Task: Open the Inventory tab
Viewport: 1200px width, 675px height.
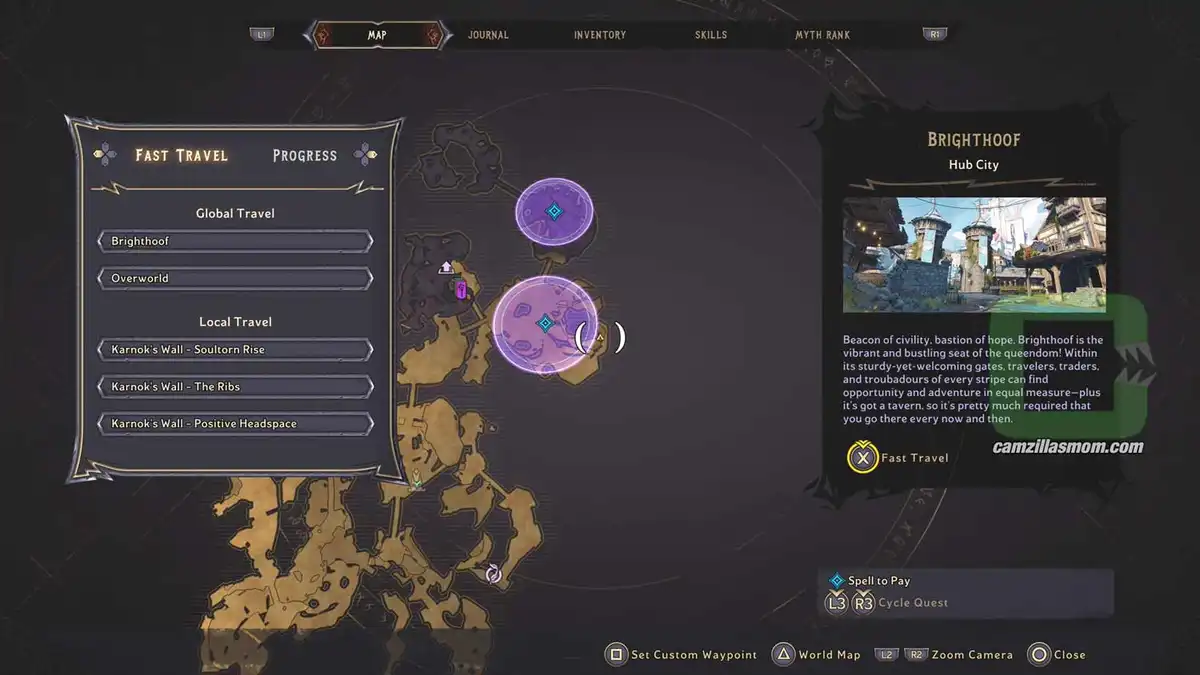Action: [600, 35]
